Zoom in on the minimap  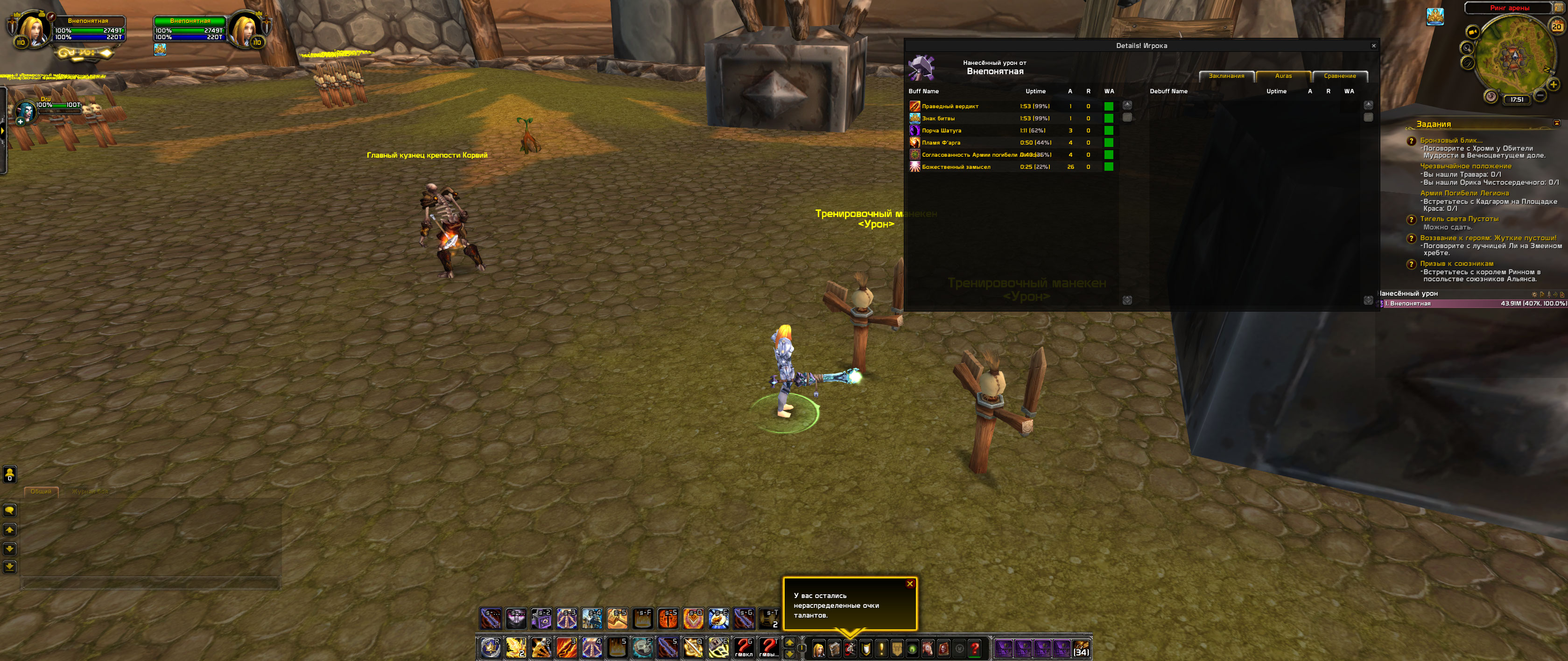coord(1553,85)
